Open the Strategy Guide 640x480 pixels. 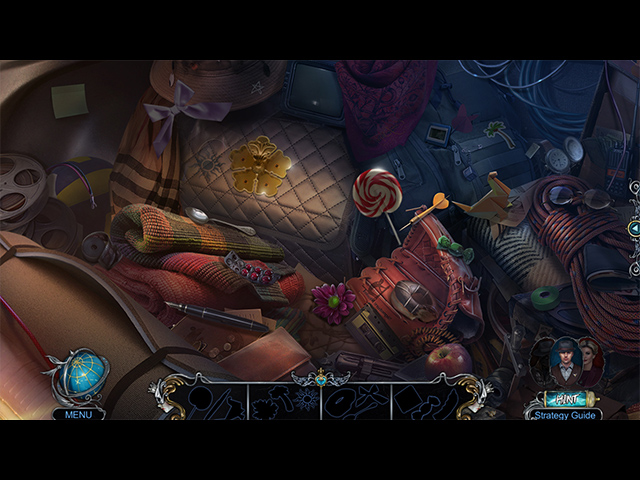(x=567, y=413)
